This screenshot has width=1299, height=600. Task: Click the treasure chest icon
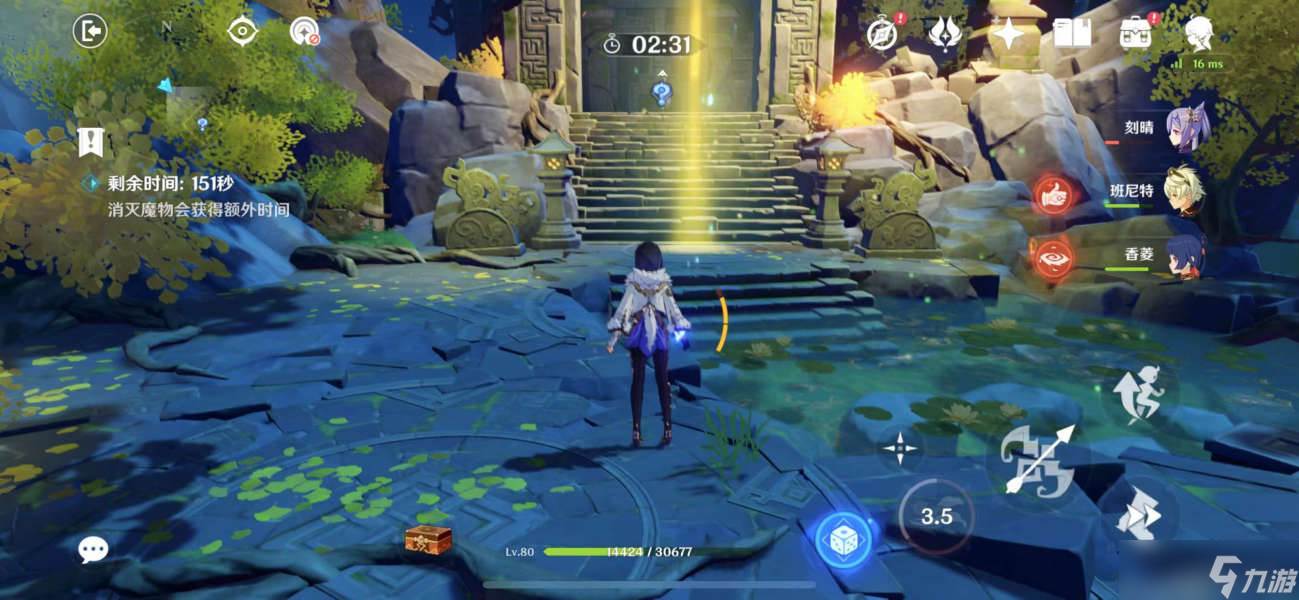pos(428,541)
